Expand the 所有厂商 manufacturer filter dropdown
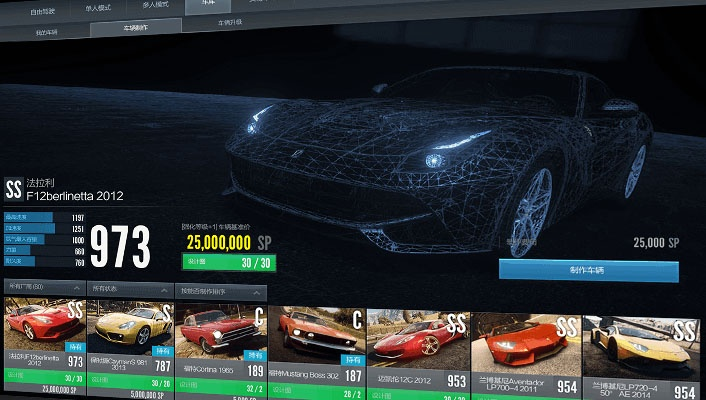The width and height of the screenshot is (706, 400). (43, 289)
